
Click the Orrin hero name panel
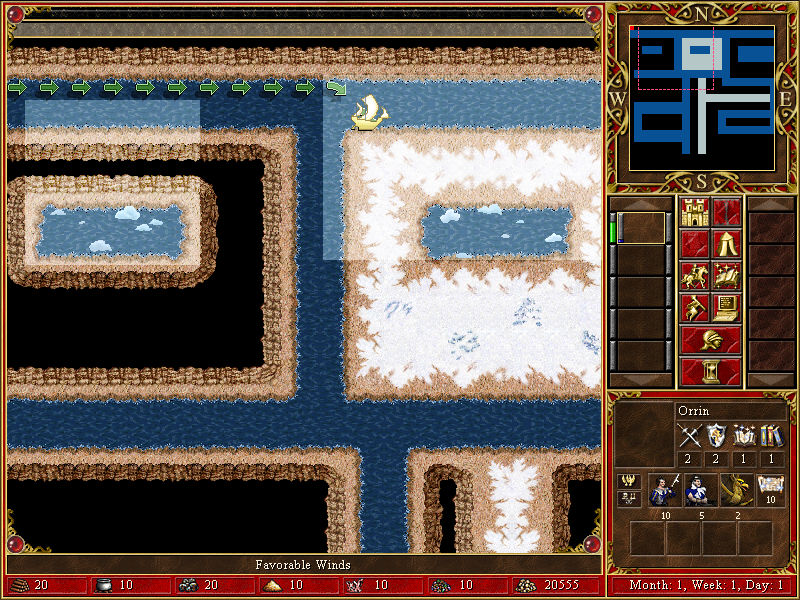(729, 411)
